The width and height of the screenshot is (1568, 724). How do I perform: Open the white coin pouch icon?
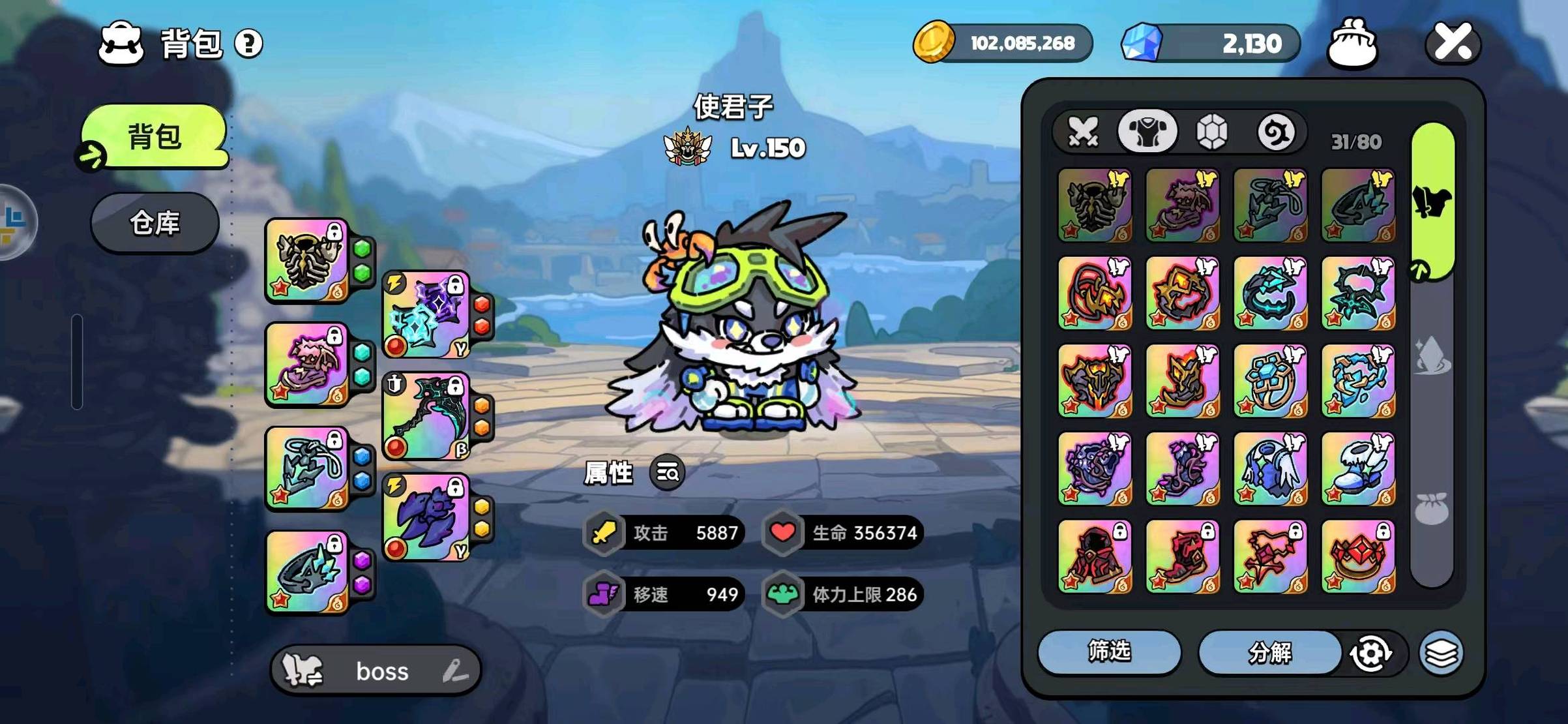coord(1352,44)
